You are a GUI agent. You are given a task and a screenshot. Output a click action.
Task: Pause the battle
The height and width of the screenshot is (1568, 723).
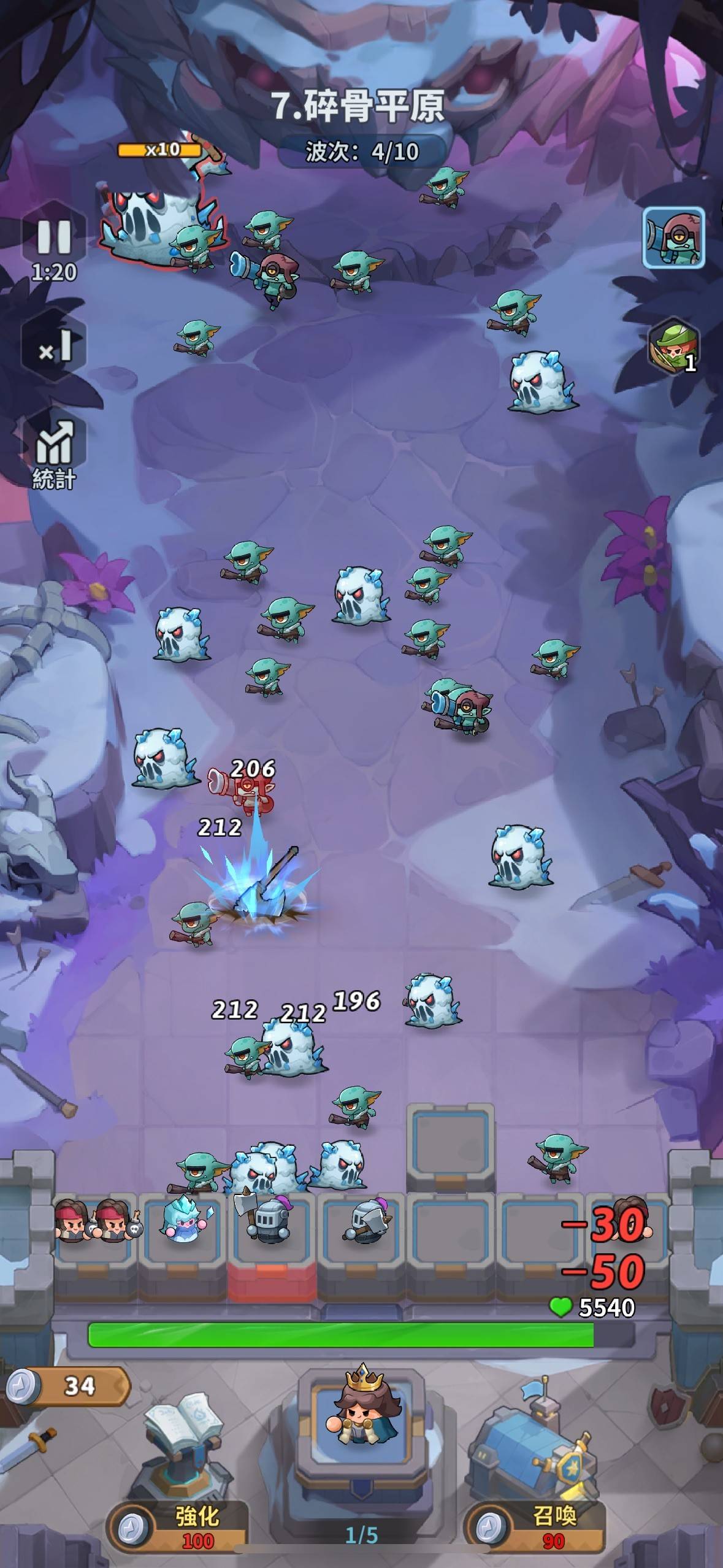point(54,237)
